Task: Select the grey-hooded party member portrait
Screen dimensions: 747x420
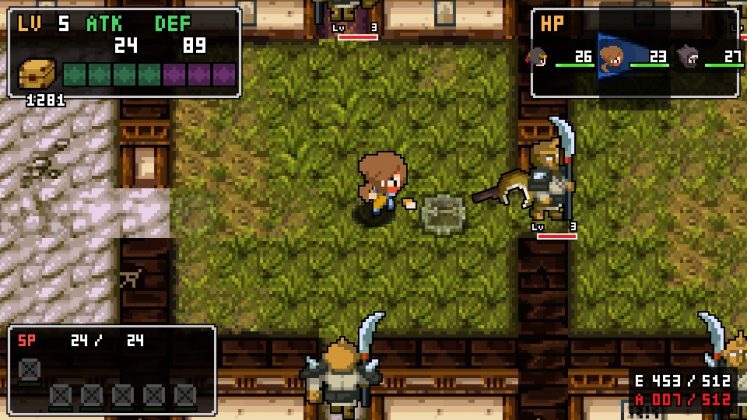Action: coord(687,57)
